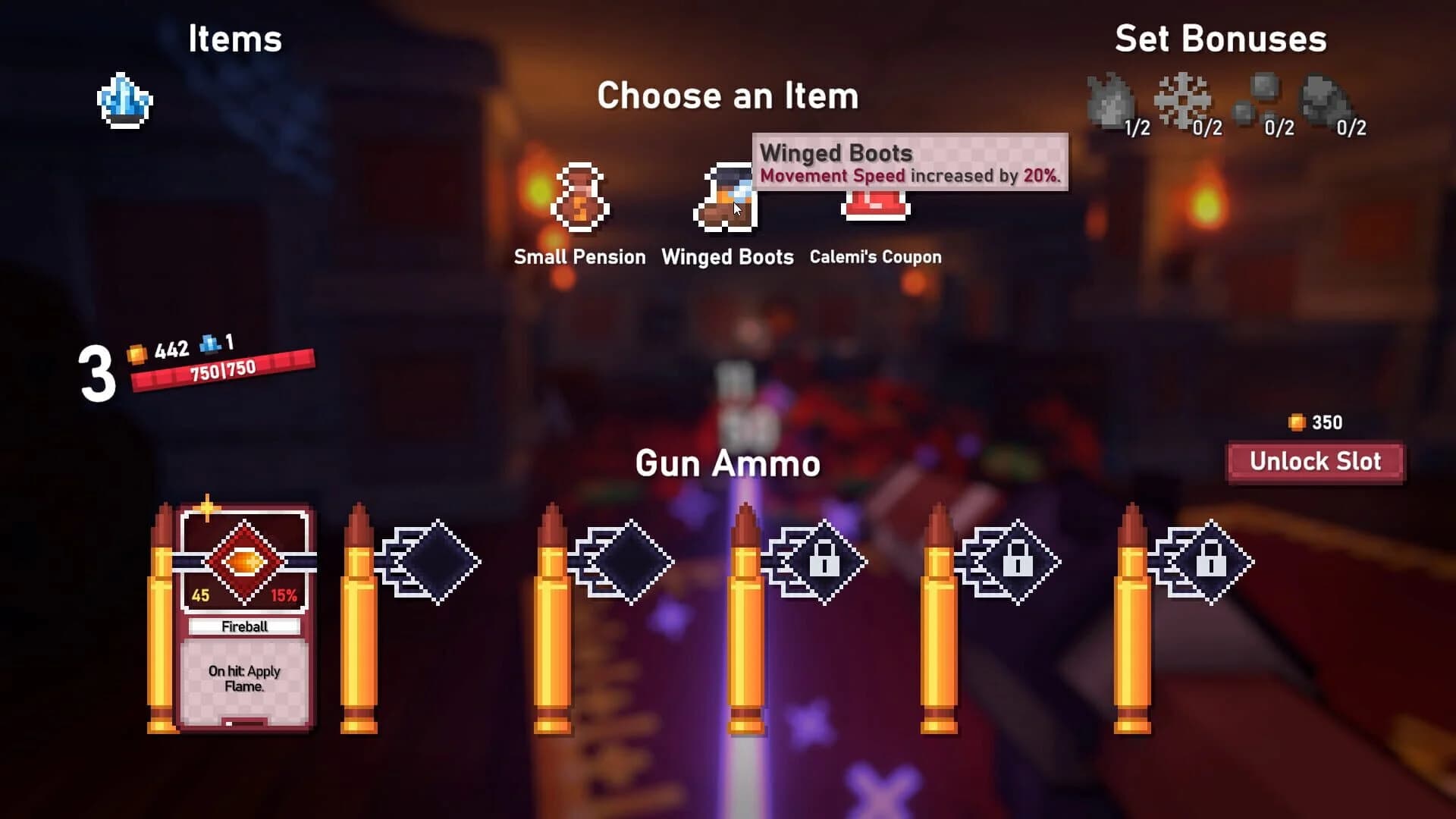
Task: Click the Gun Ammo label
Action: [x=726, y=463]
